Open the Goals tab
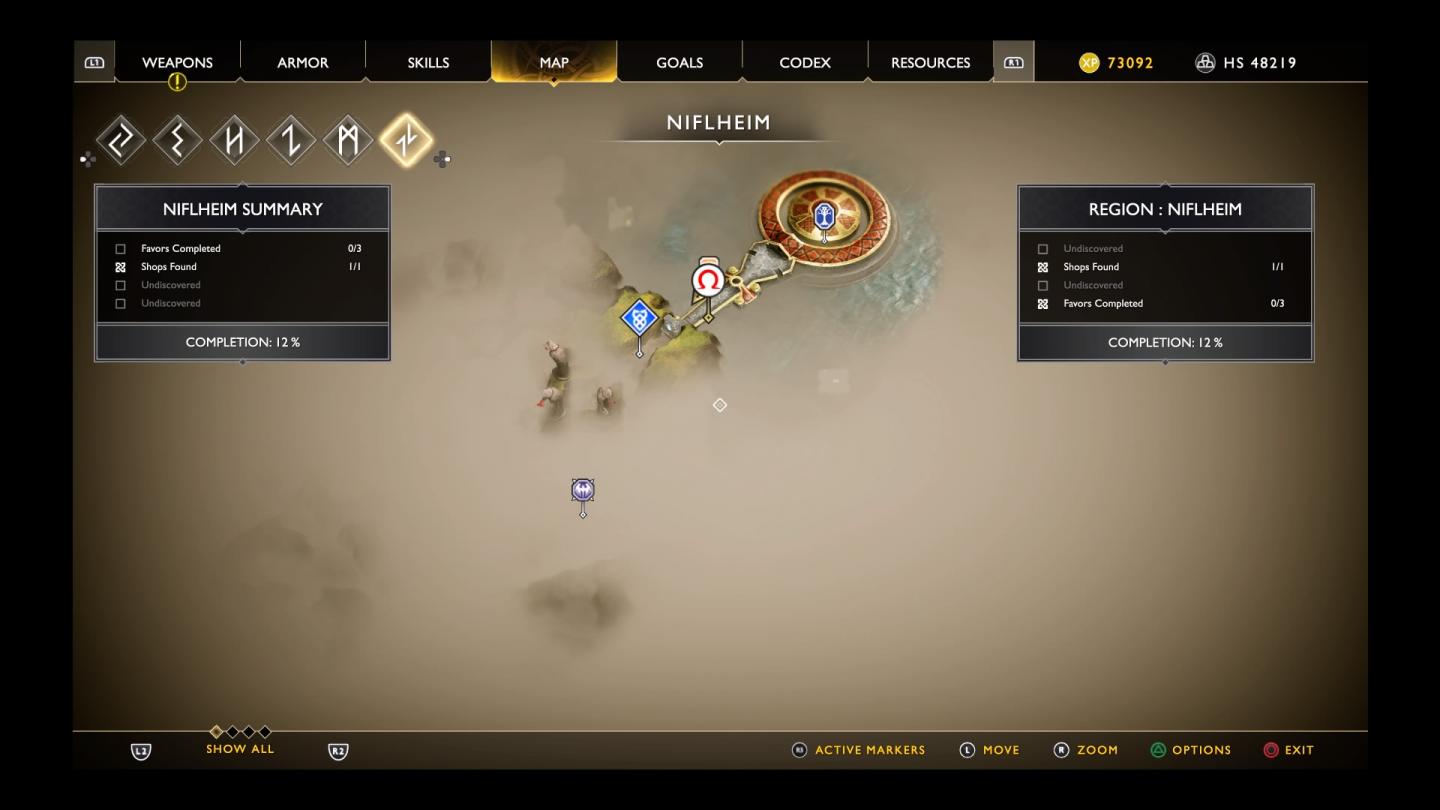This screenshot has height=810, width=1440. click(x=679, y=62)
